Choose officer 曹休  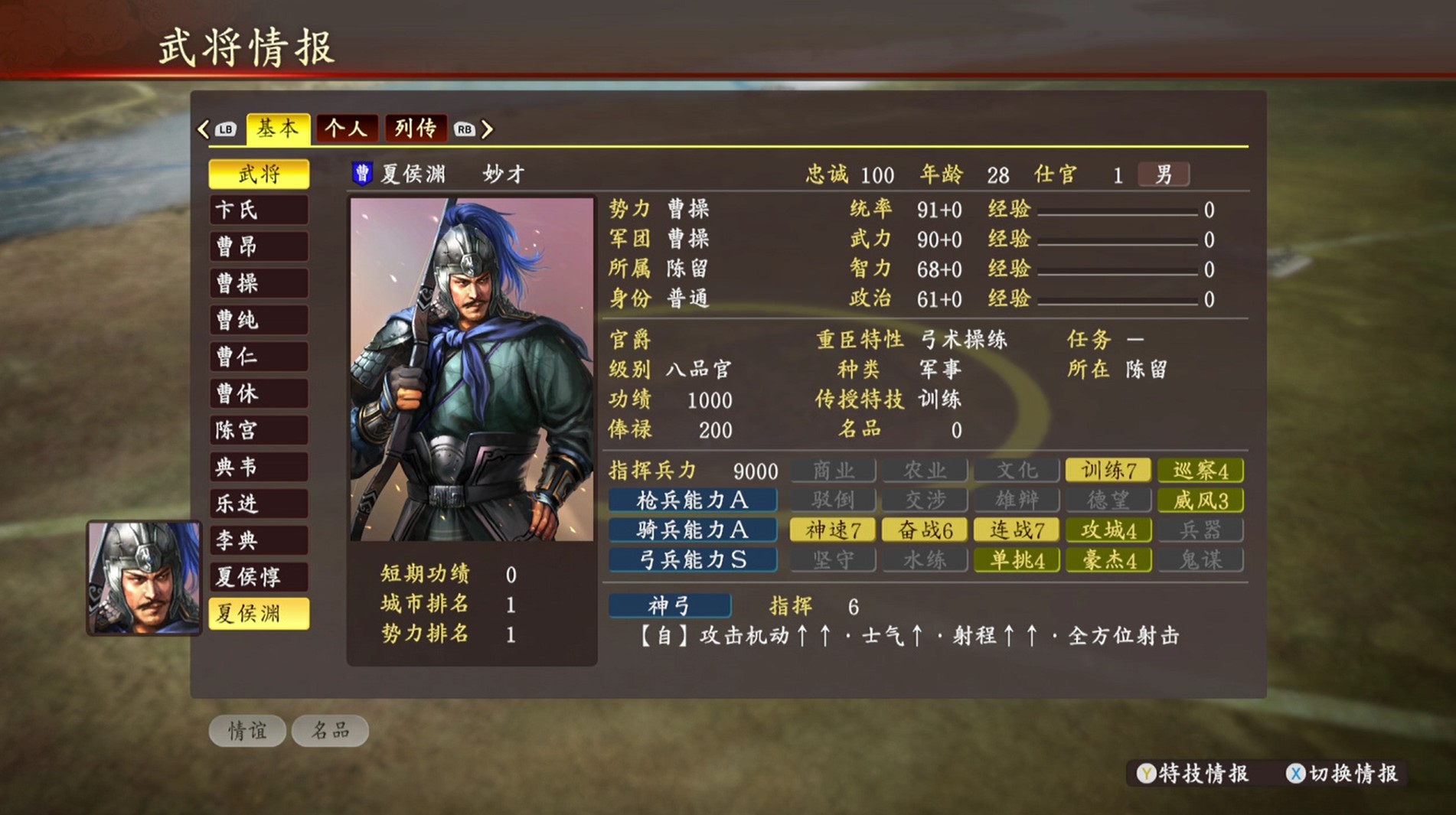pos(259,394)
